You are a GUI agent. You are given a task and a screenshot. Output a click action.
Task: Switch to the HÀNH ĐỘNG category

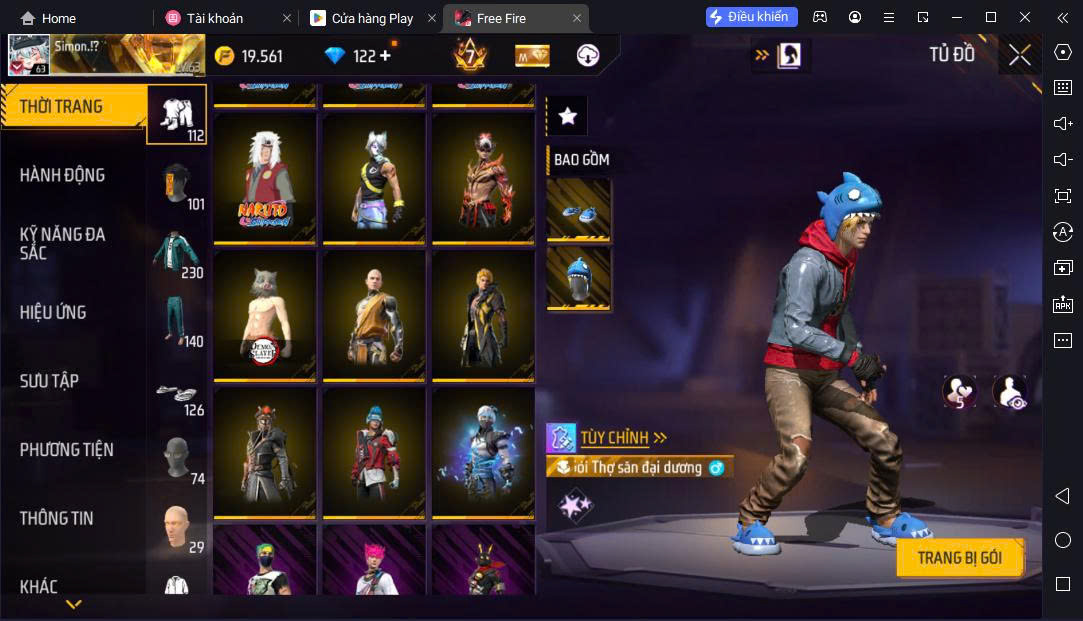point(62,175)
